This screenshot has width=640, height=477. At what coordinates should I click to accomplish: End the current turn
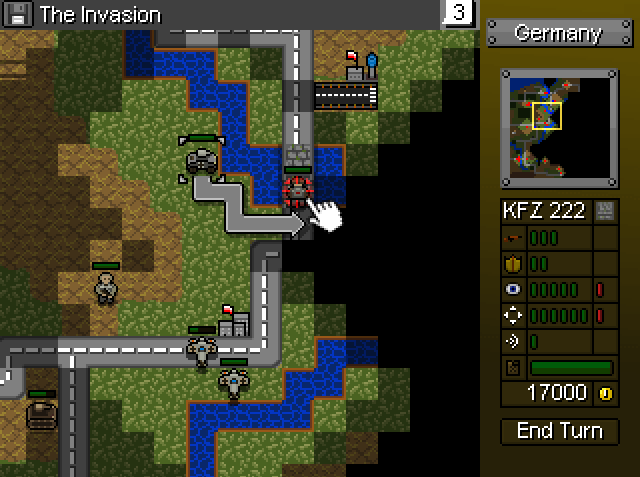click(x=559, y=431)
